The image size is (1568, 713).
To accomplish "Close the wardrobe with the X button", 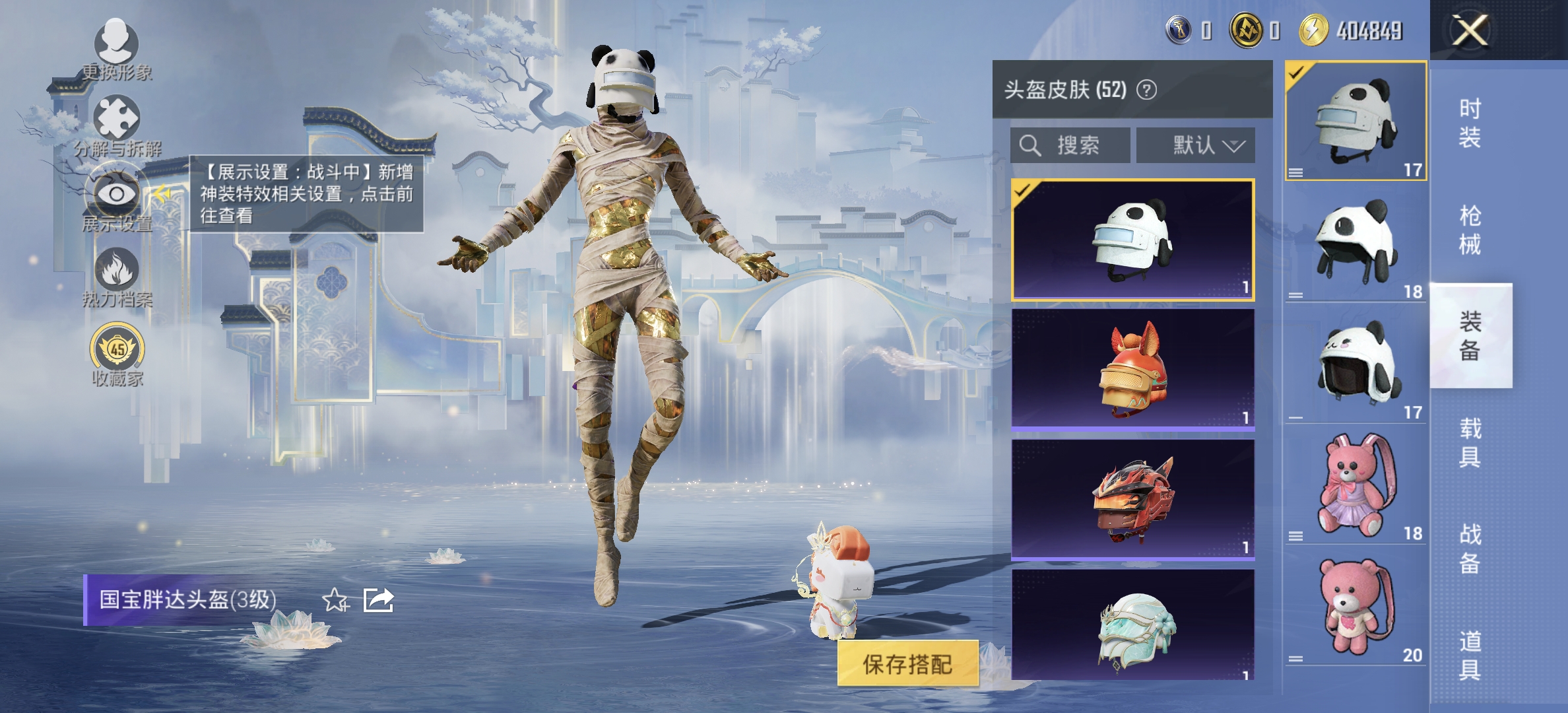I will pos(1469,31).
